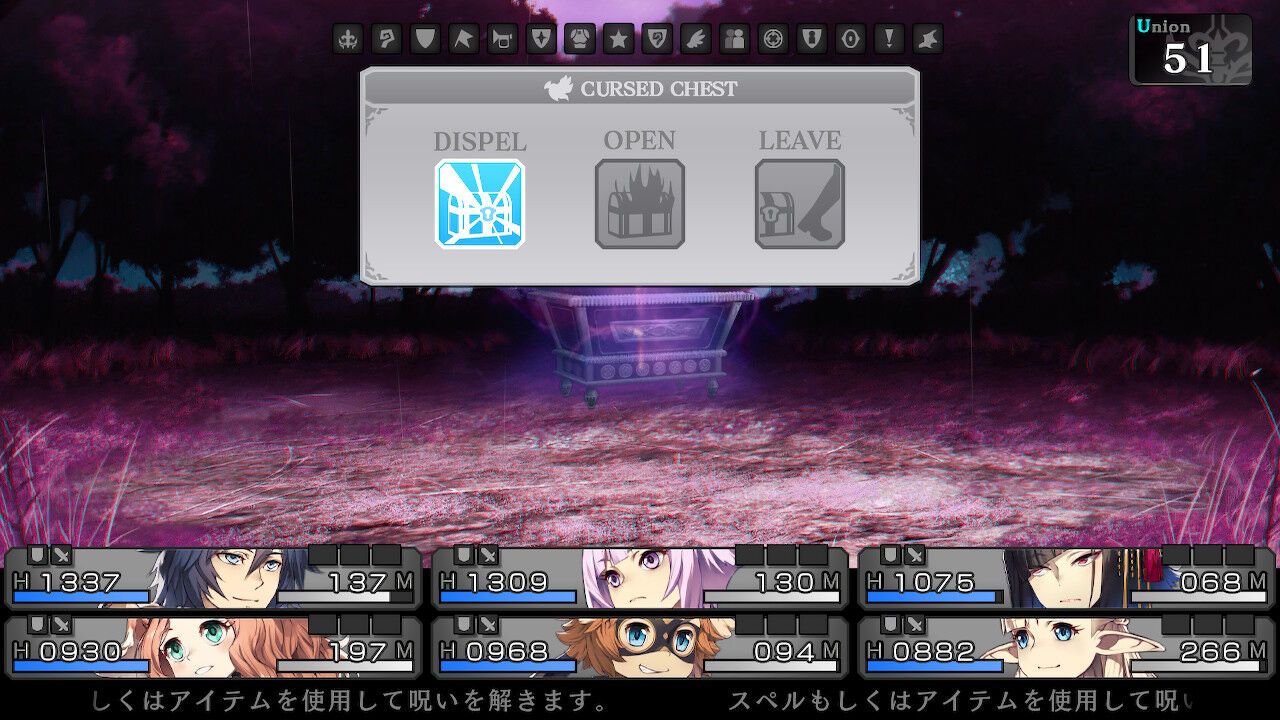Select the trumpet icon on the status row

(501, 40)
